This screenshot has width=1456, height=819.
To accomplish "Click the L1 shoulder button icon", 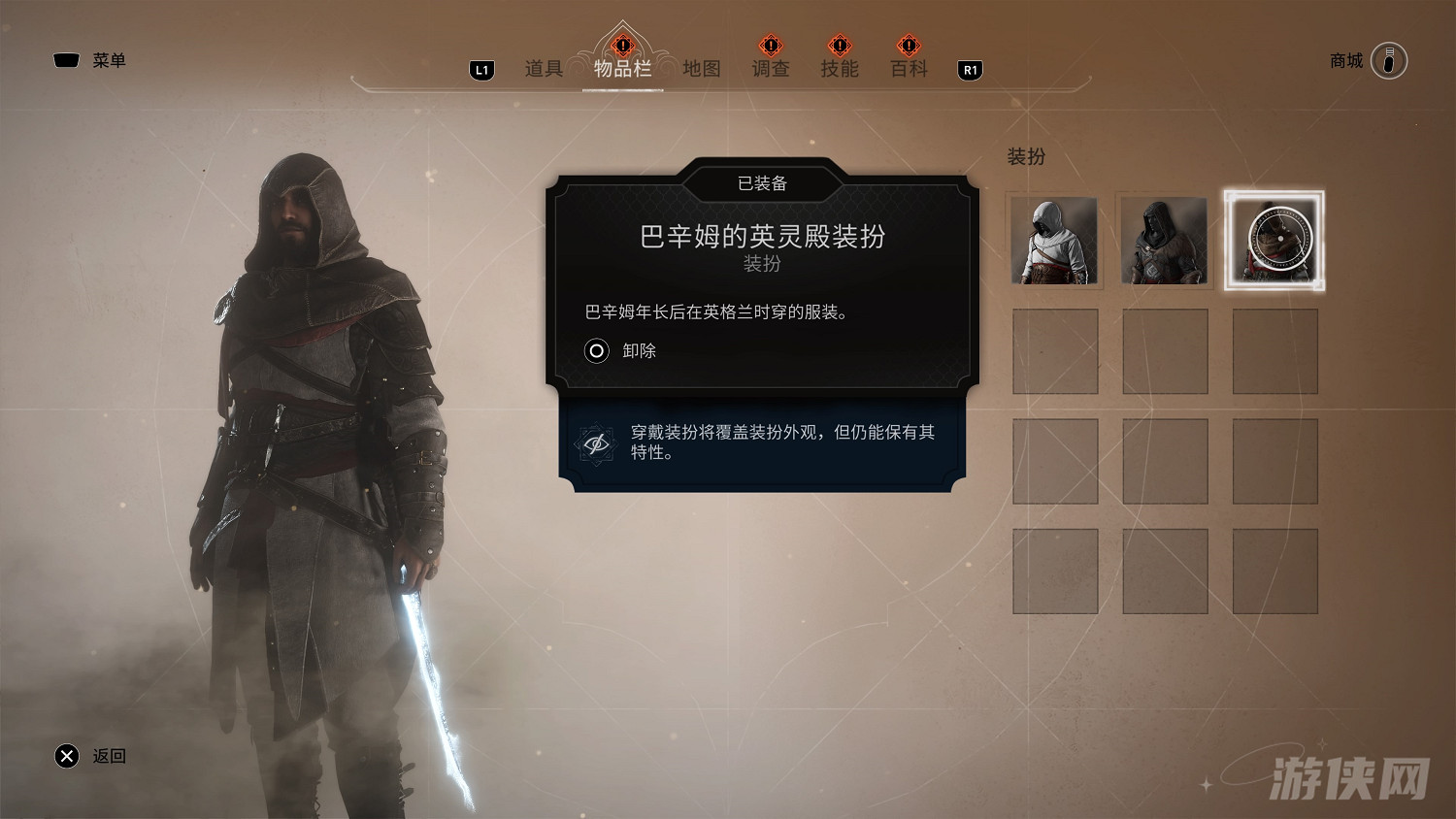I will point(480,69).
